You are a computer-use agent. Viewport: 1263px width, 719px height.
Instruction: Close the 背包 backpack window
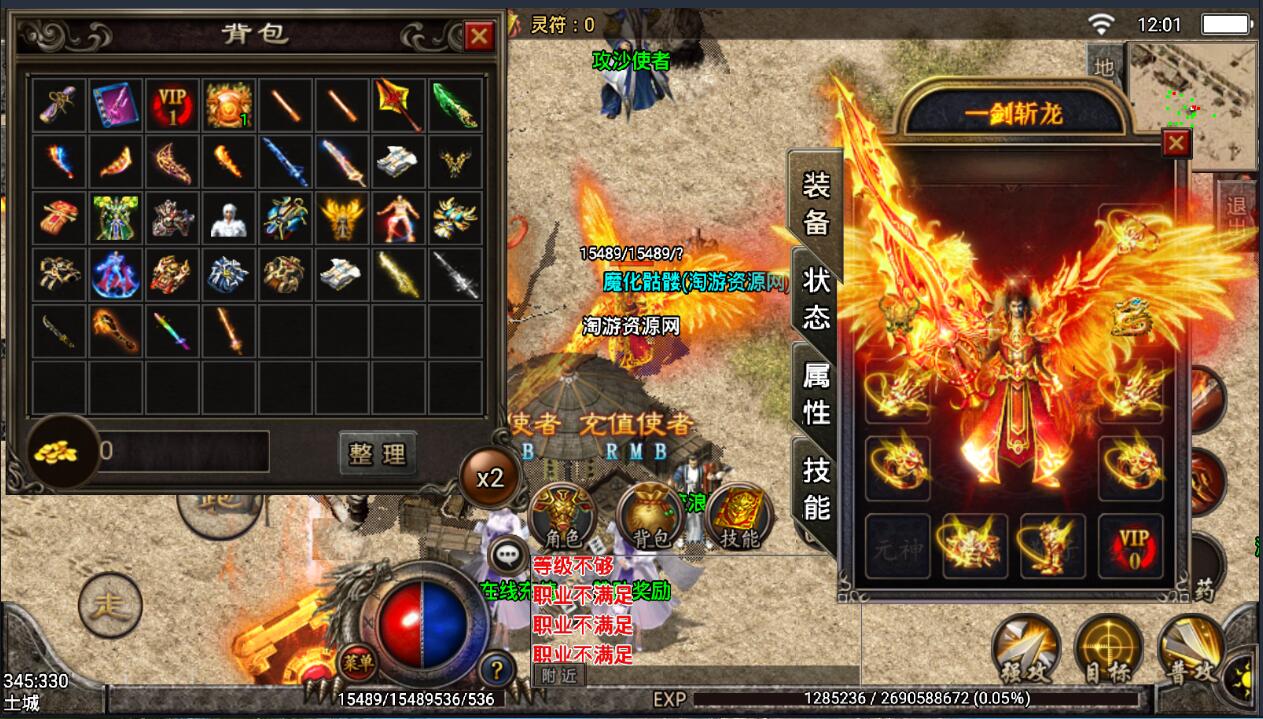point(480,37)
